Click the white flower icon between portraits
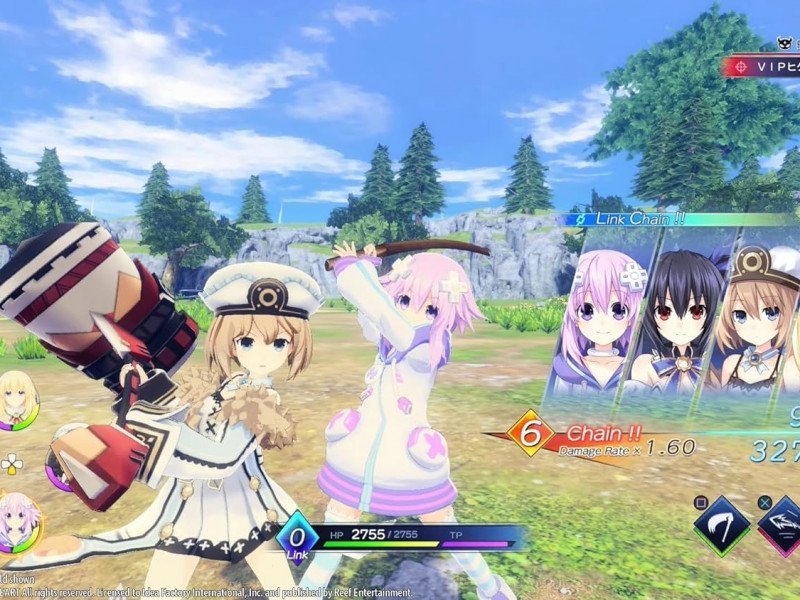 (x=13, y=464)
